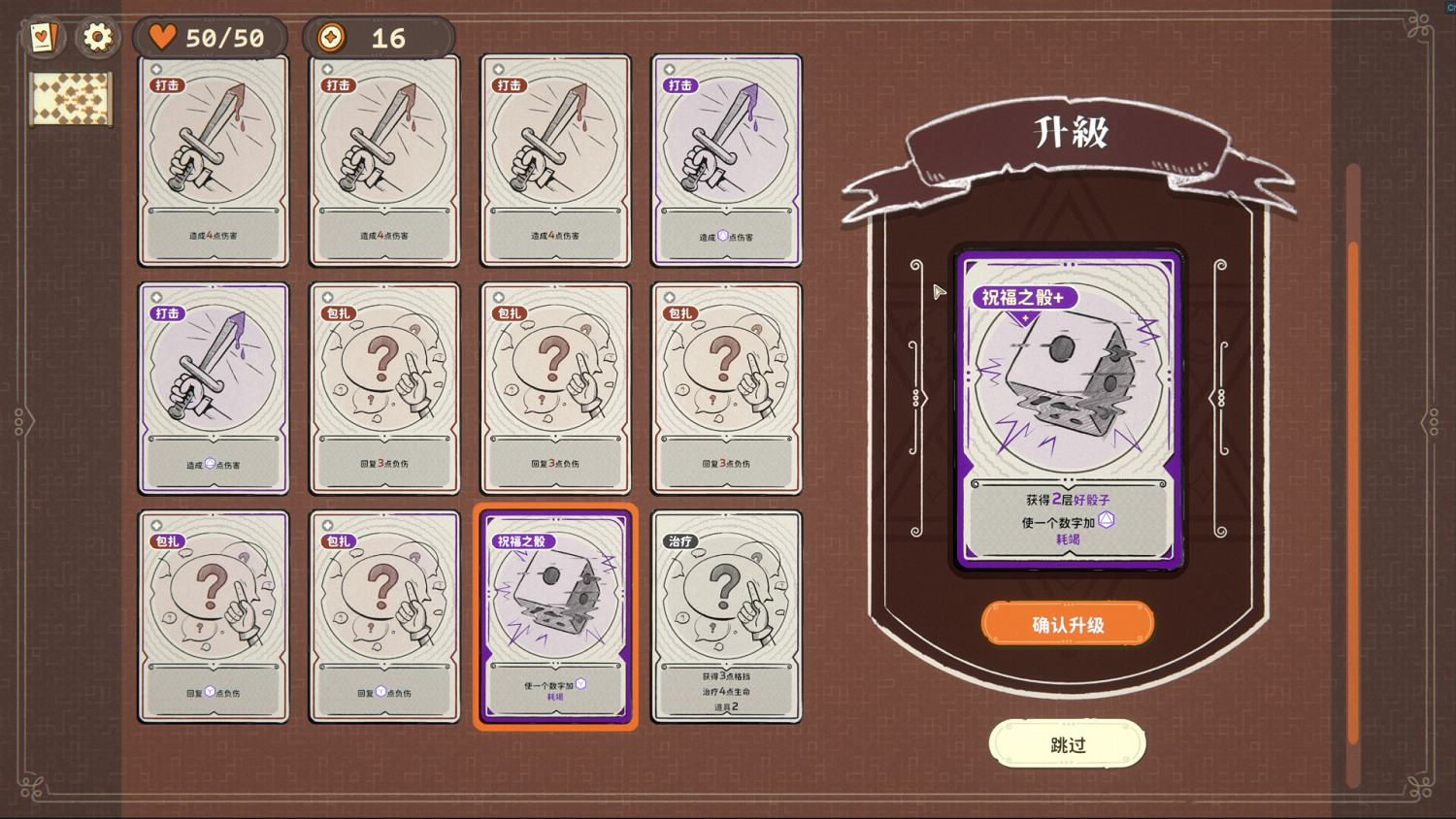This screenshot has width=1456, height=819.
Task: Select the first 打击 Strike card
Action: pyautogui.click(x=213, y=160)
